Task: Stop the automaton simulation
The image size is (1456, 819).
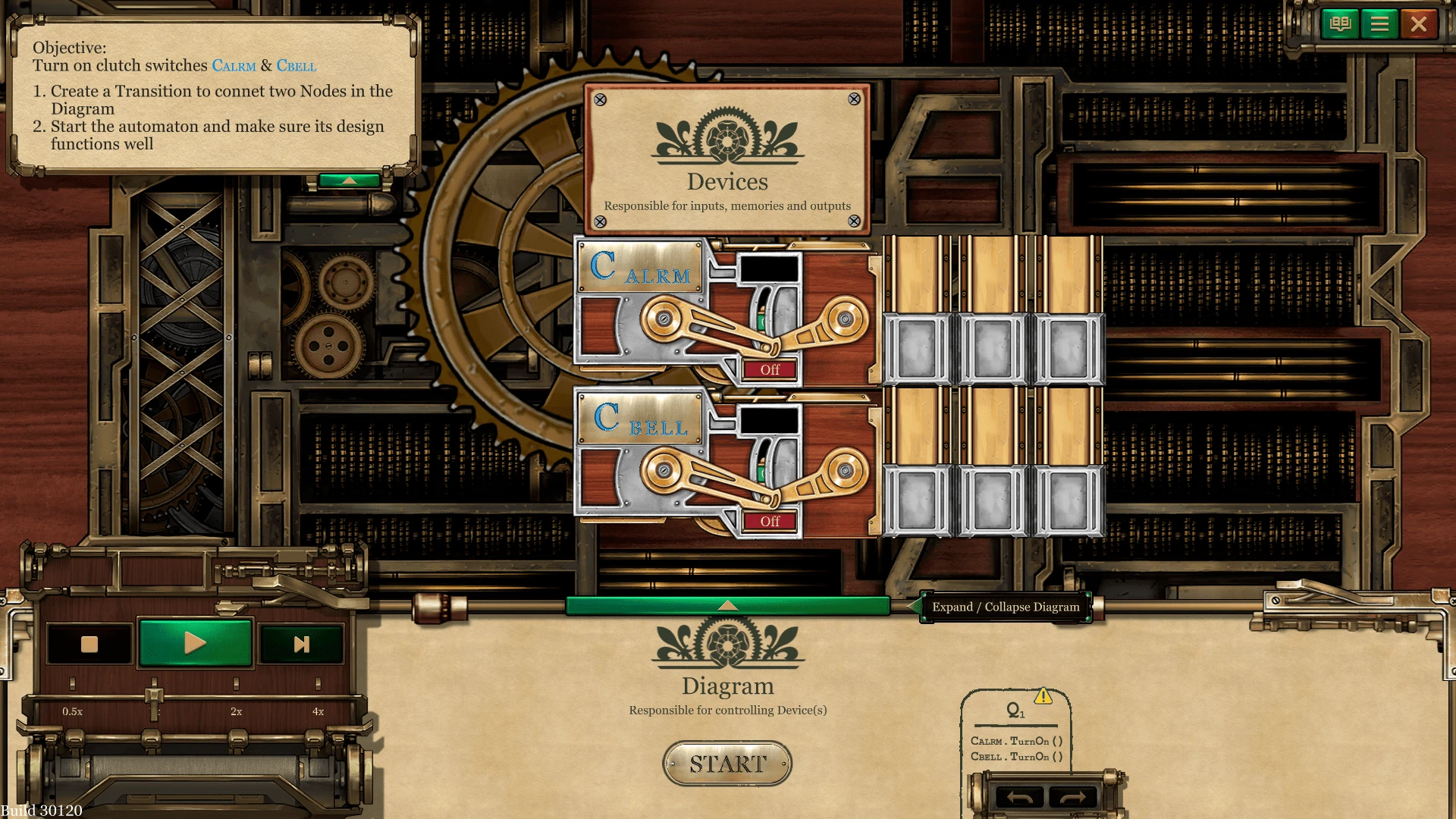Action: click(x=89, y=644)
